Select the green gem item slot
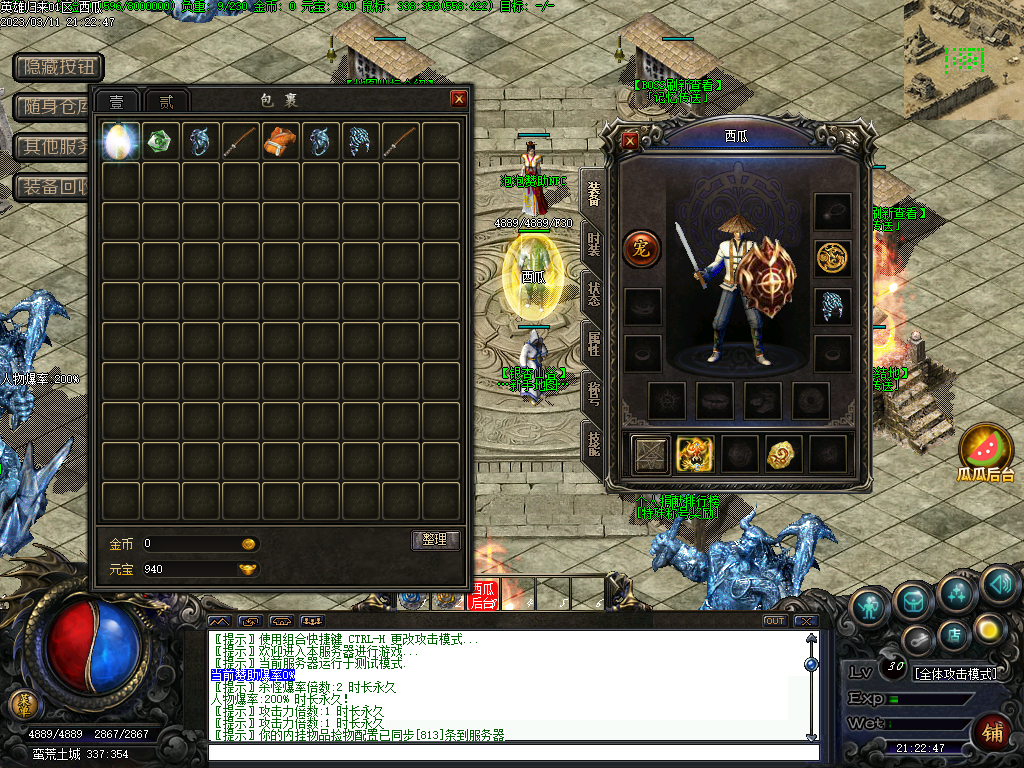1024x768 pixels. (161, 141)
